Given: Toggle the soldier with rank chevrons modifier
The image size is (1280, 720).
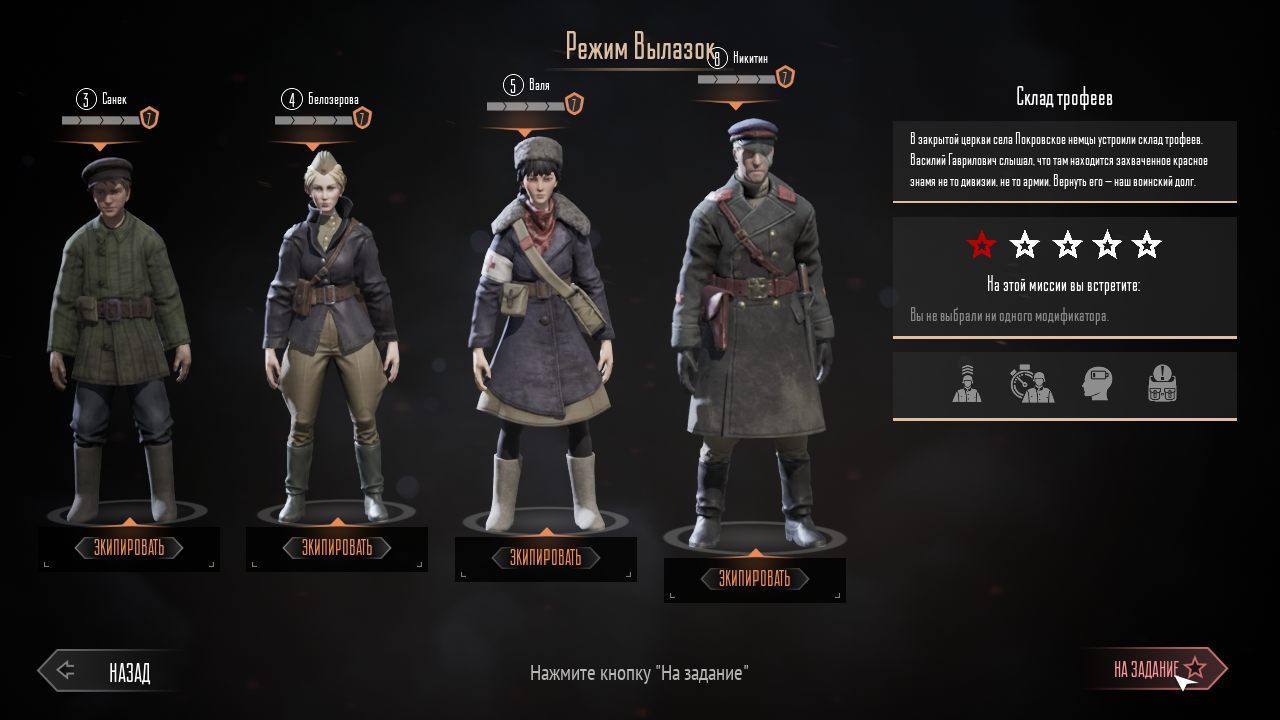Looking at the screenshot, I should 967,384.
